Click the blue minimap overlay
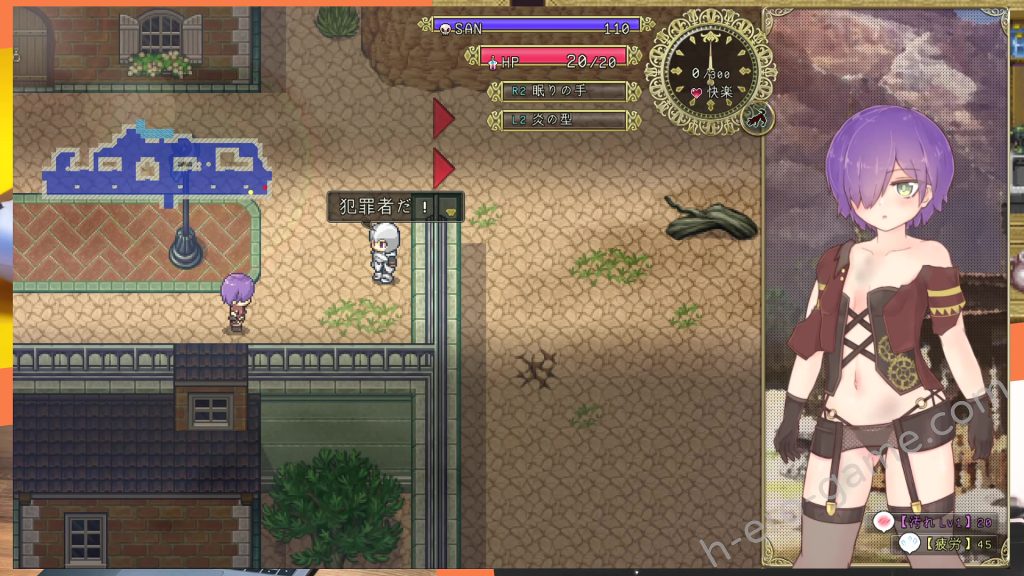This screenshot has height=576, width=1024. coord(155,165)
